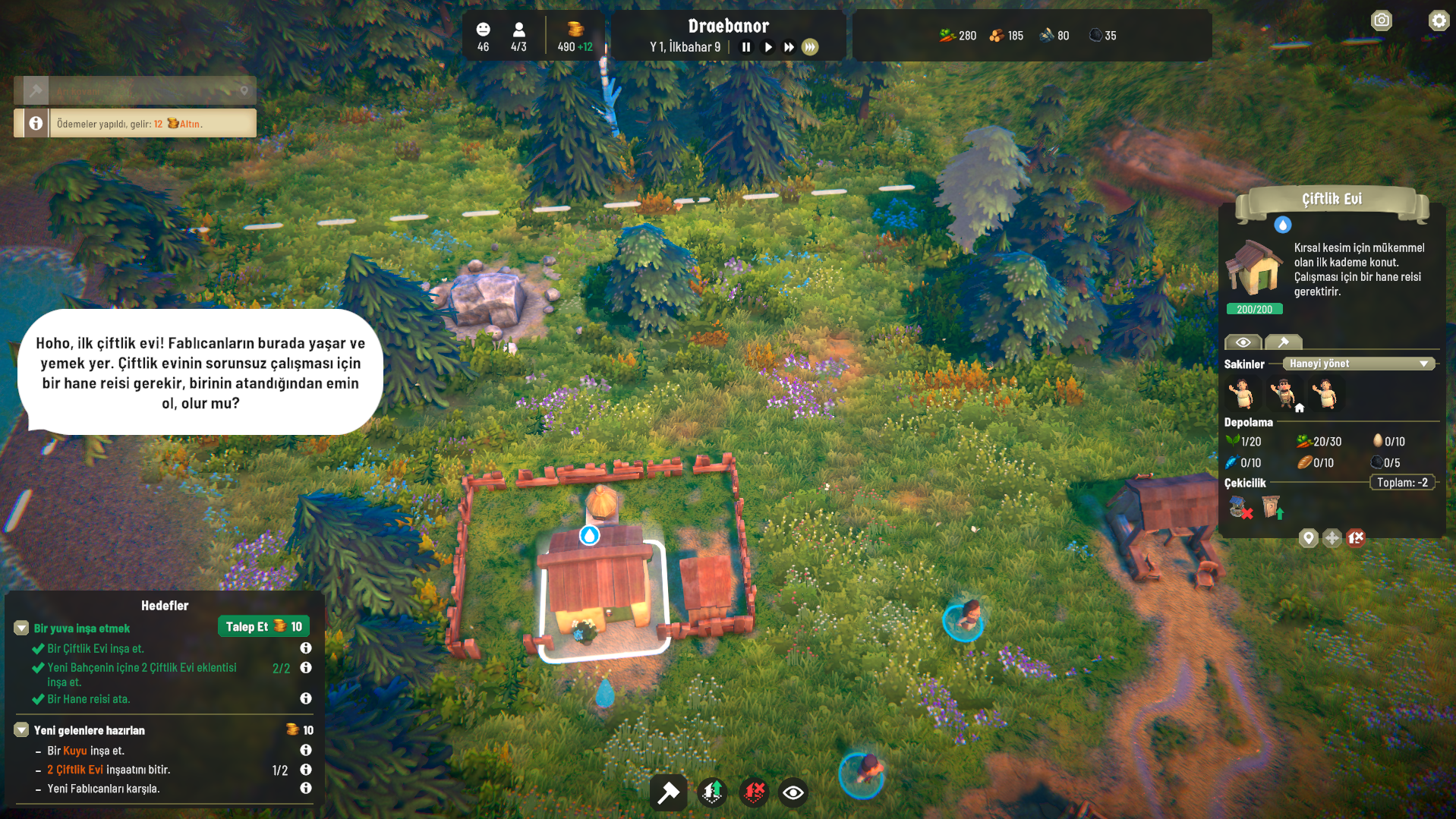
Task: Demolish the Çiftlik Evi via red button
Action: [x=1356, y=538]
